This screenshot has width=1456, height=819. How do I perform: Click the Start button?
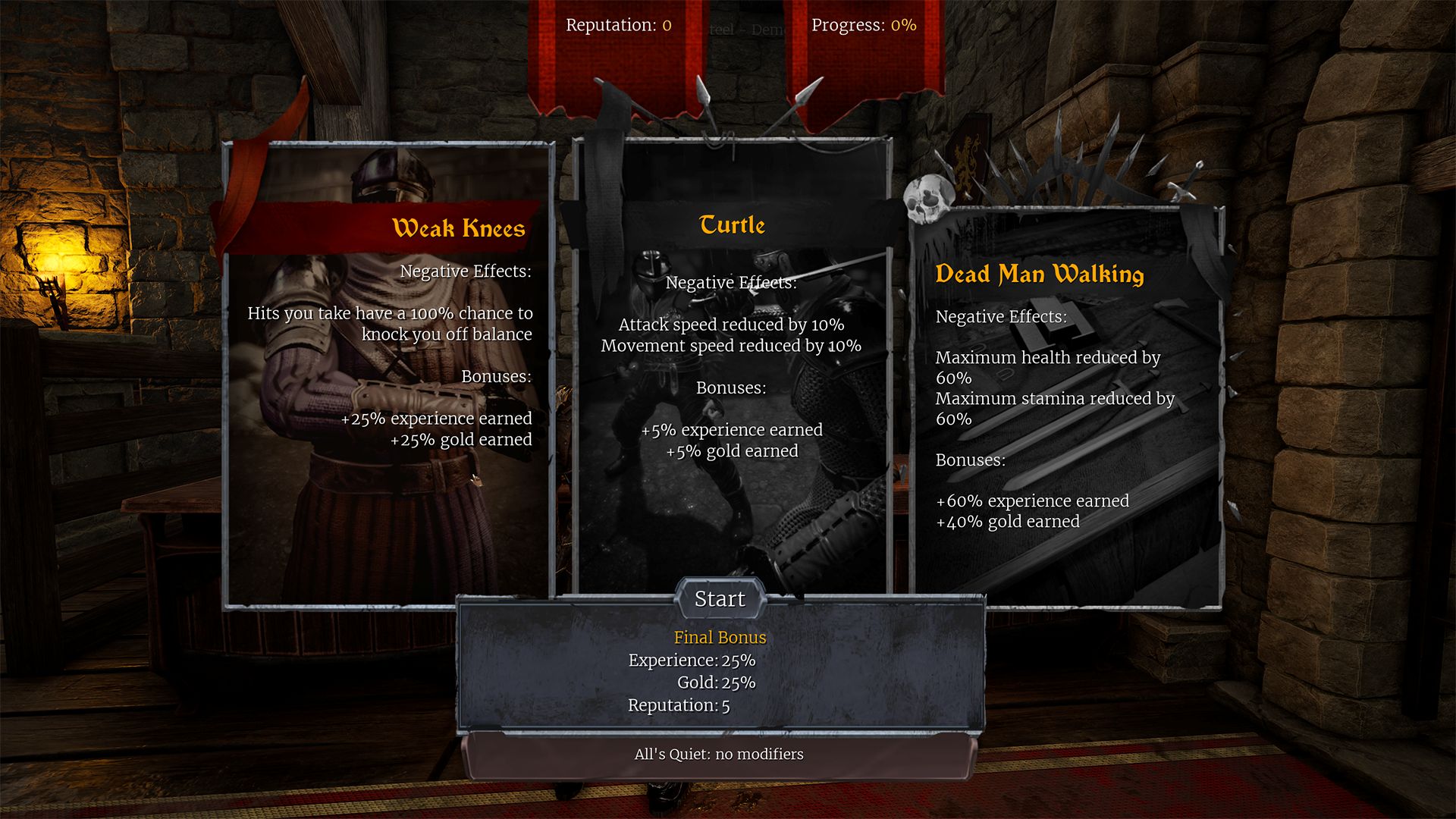tap(720, 599)
